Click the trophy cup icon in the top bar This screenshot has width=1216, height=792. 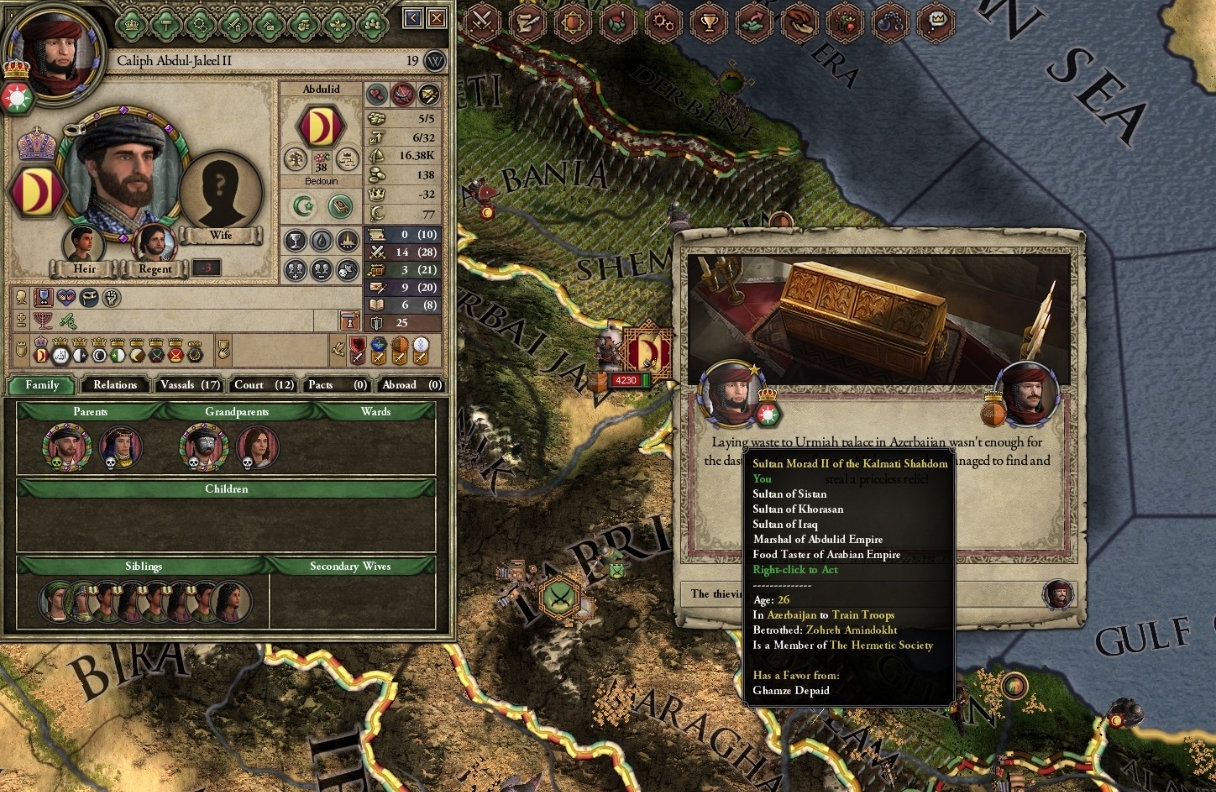pos(707,19)
